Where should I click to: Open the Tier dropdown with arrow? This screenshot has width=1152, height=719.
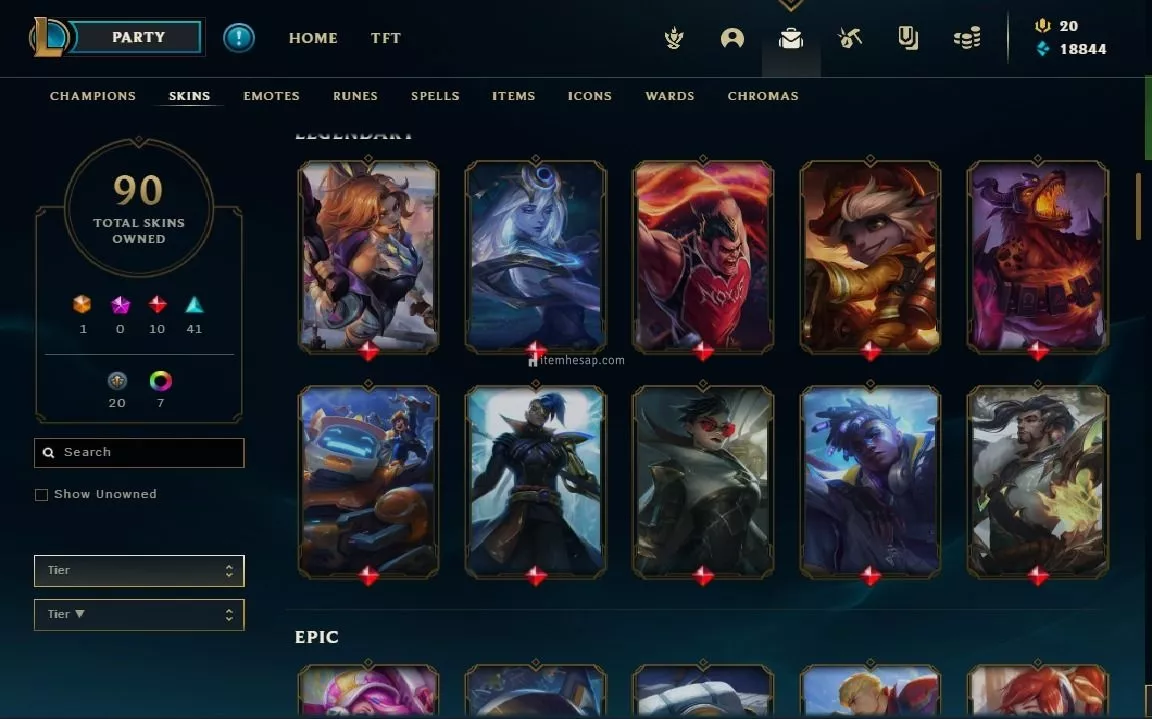139,615
